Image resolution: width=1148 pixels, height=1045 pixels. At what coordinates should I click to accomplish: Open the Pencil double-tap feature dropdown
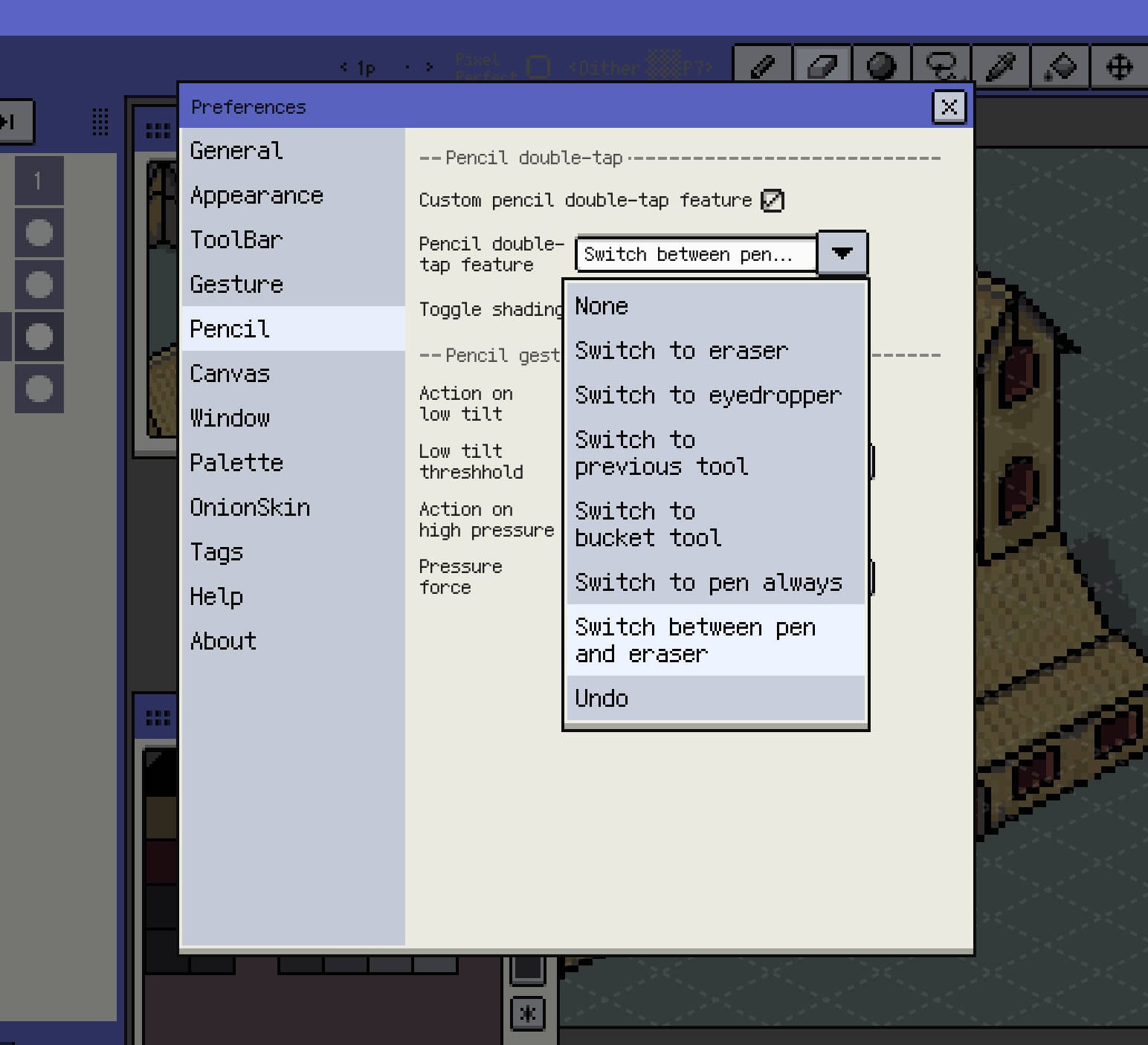click(842, 253)
